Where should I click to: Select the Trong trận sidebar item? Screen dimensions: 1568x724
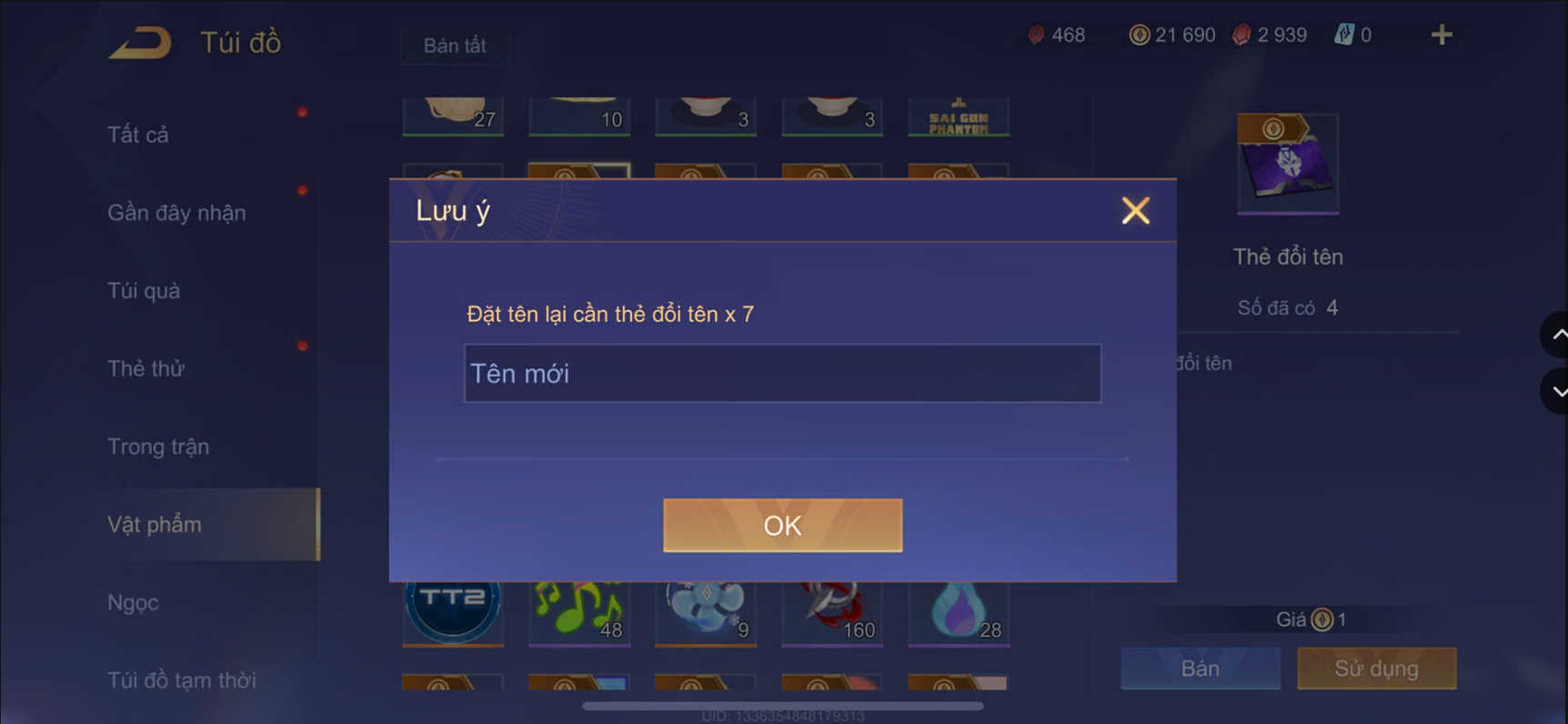[158, 447]
